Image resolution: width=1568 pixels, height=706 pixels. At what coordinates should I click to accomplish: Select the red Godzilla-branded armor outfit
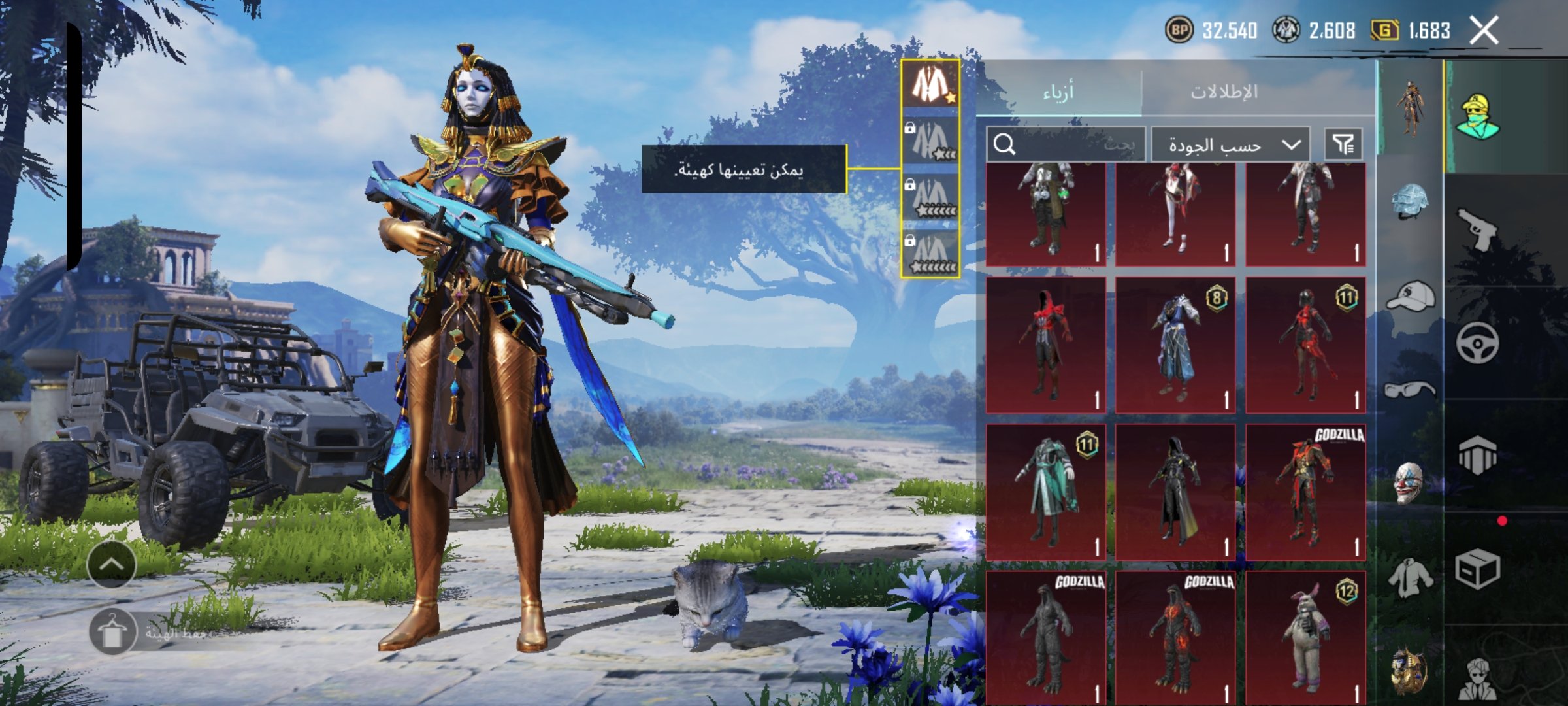point(1305,492)
